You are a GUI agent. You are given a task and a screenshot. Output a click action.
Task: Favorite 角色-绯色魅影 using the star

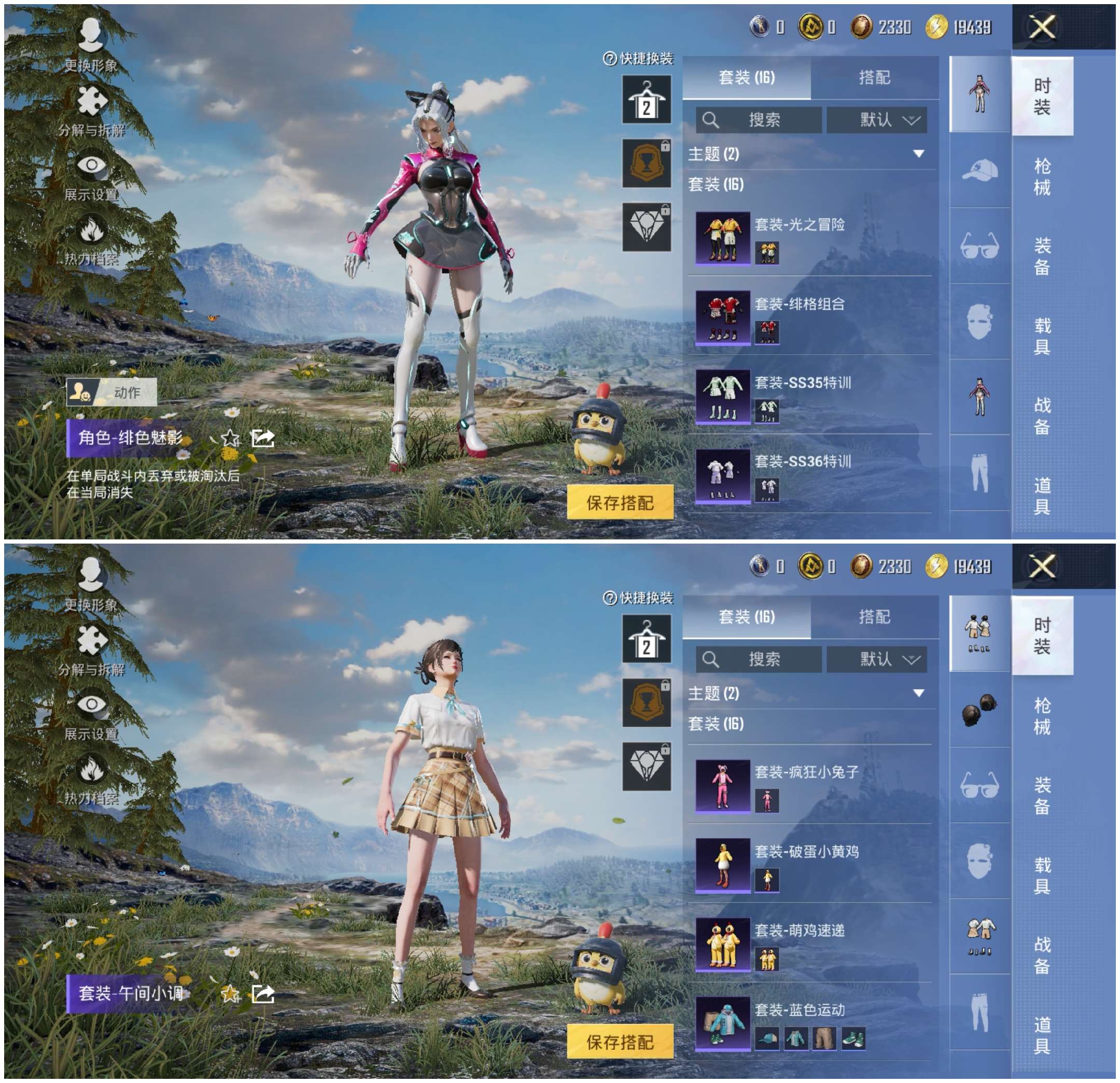(x=231, y=439)
